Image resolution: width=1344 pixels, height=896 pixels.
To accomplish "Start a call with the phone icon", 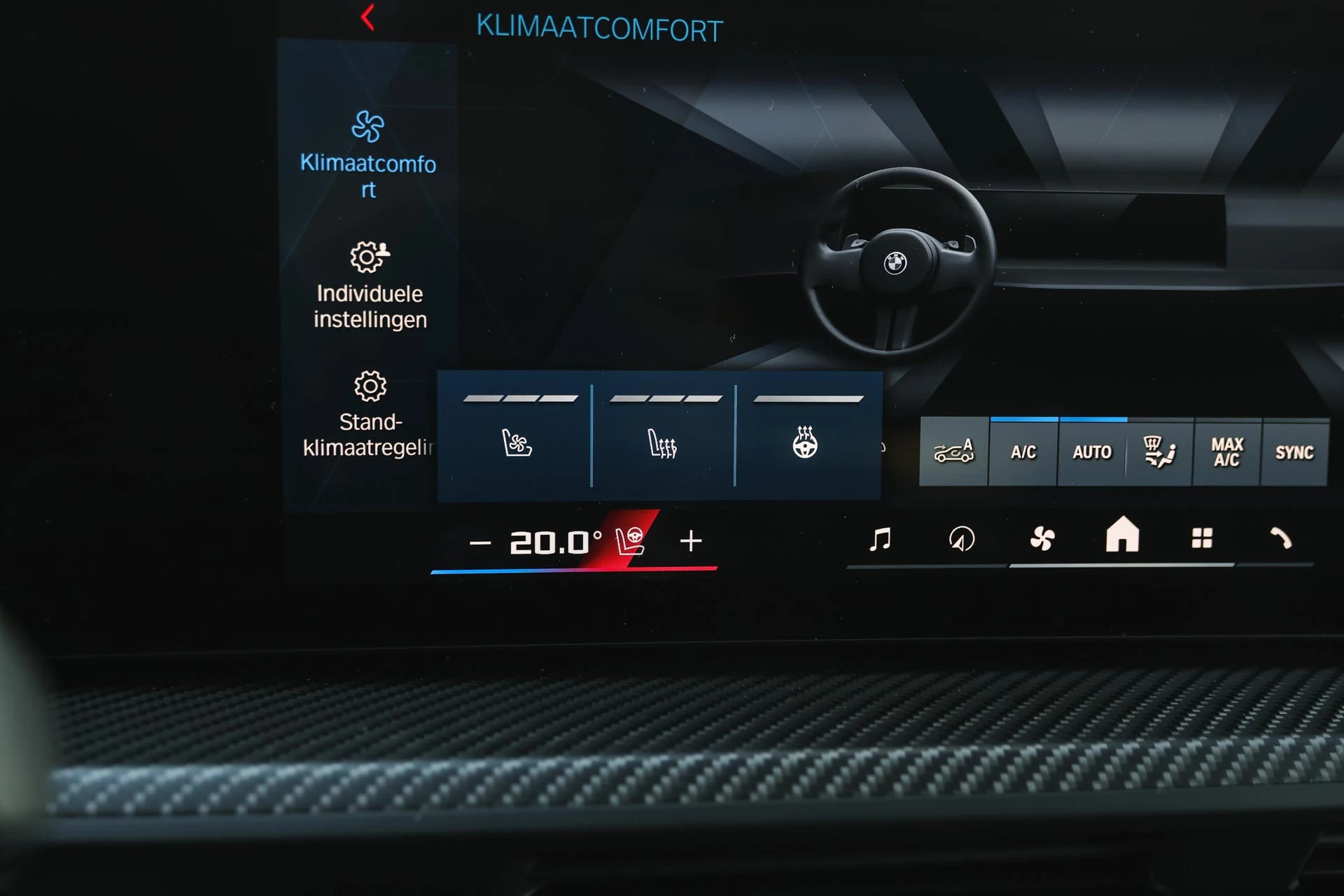I will (1284, 539).
